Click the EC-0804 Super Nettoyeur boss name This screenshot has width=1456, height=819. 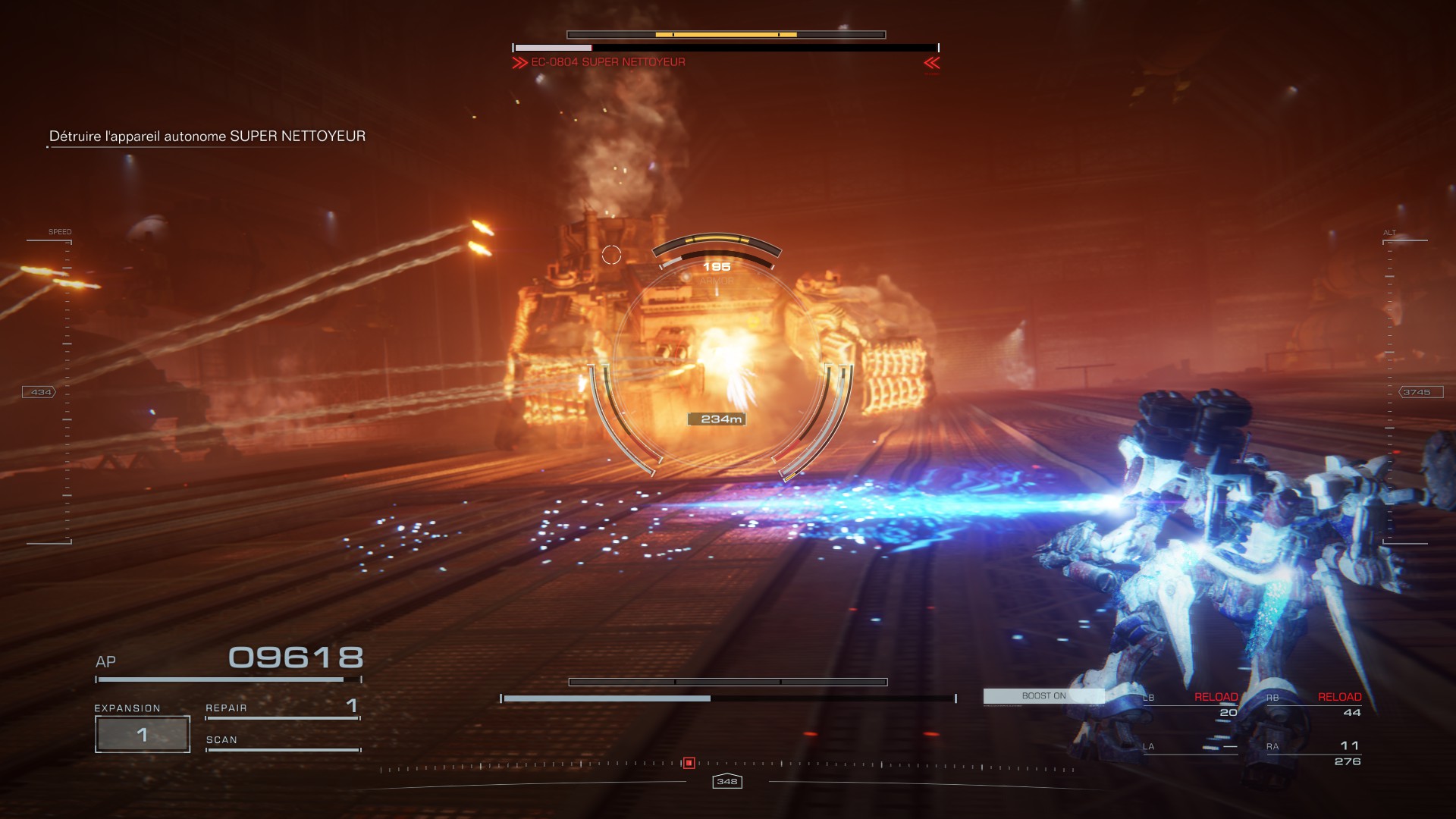(x=607, y=62)
